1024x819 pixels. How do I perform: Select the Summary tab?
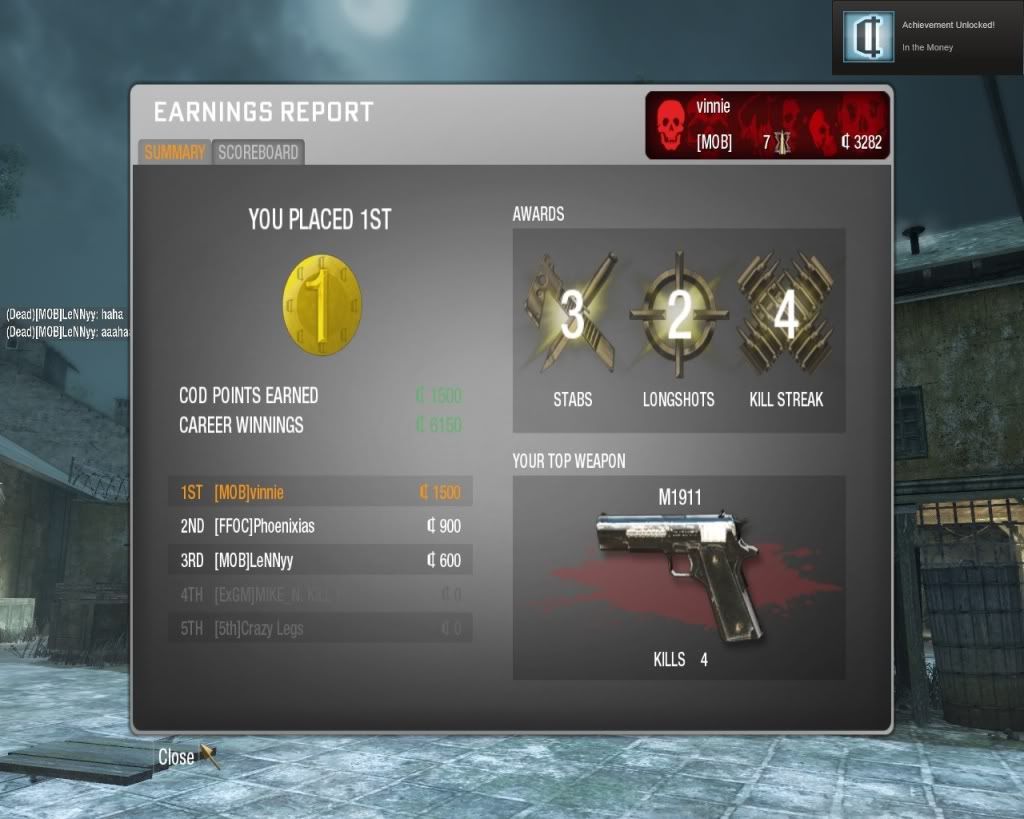click(x=174, y=153)
